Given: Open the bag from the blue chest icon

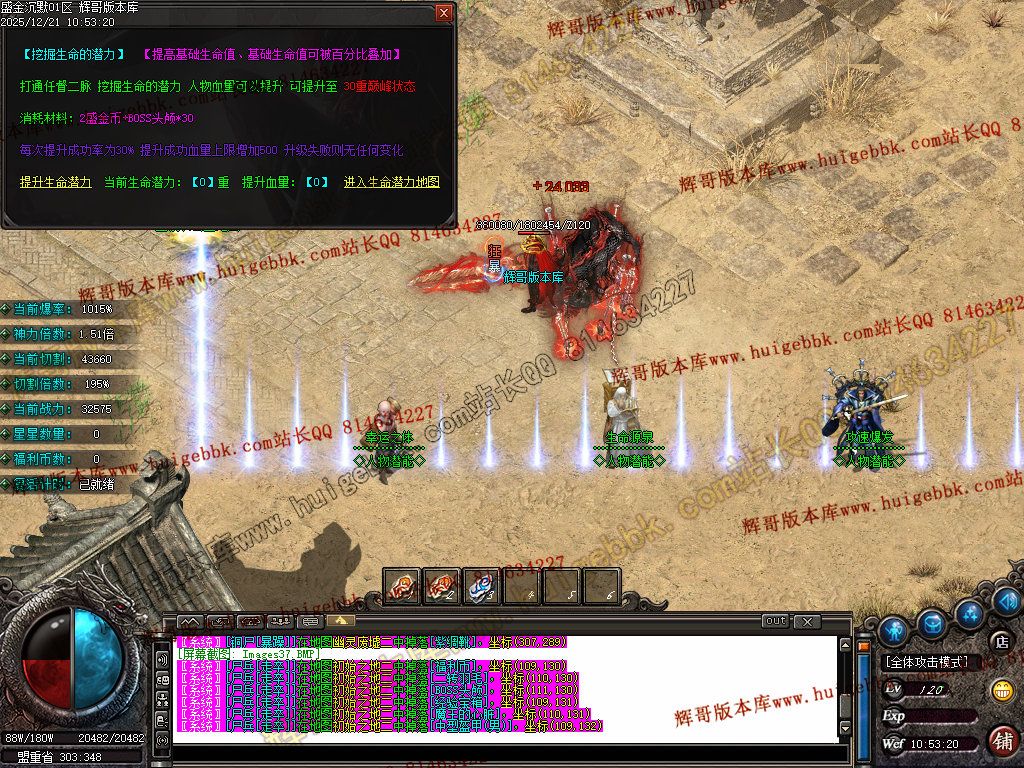Looking at the screenshot, I should point(932,623).
